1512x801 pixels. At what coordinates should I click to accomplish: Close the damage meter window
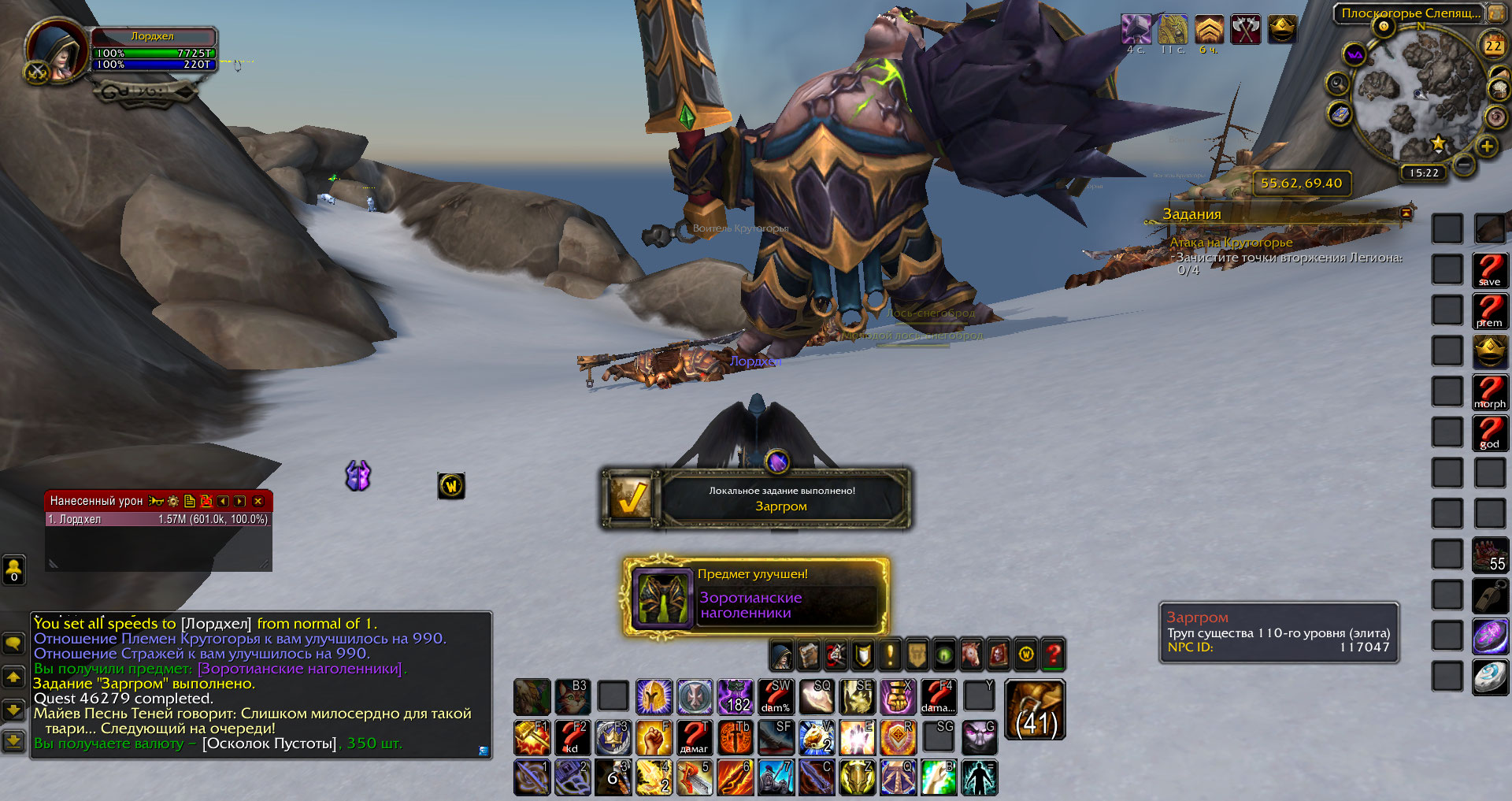pyautogui.click(x=258, y=501)
